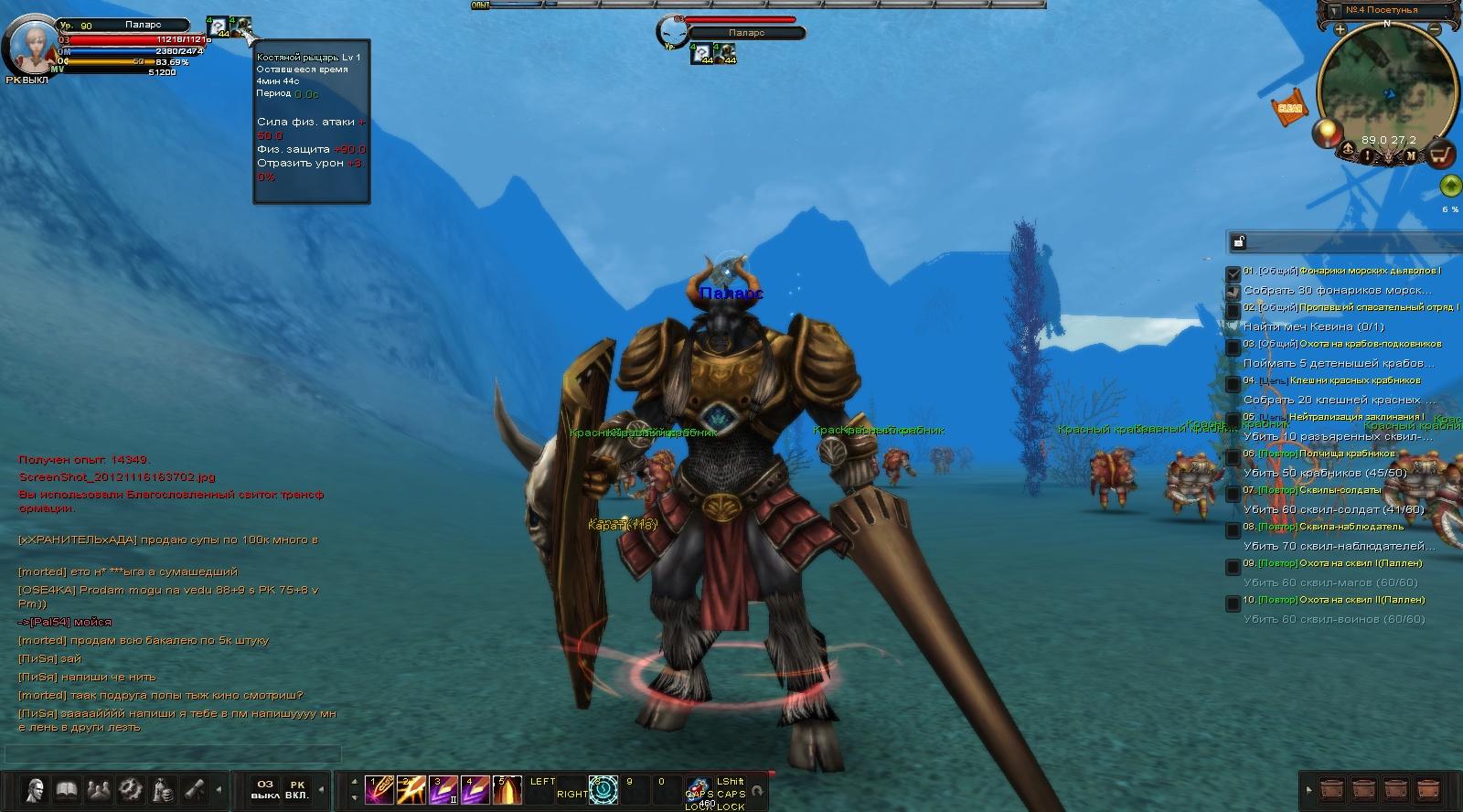Open the world map via M button
The image size is (1463, 812).
tap(1411, 155)
